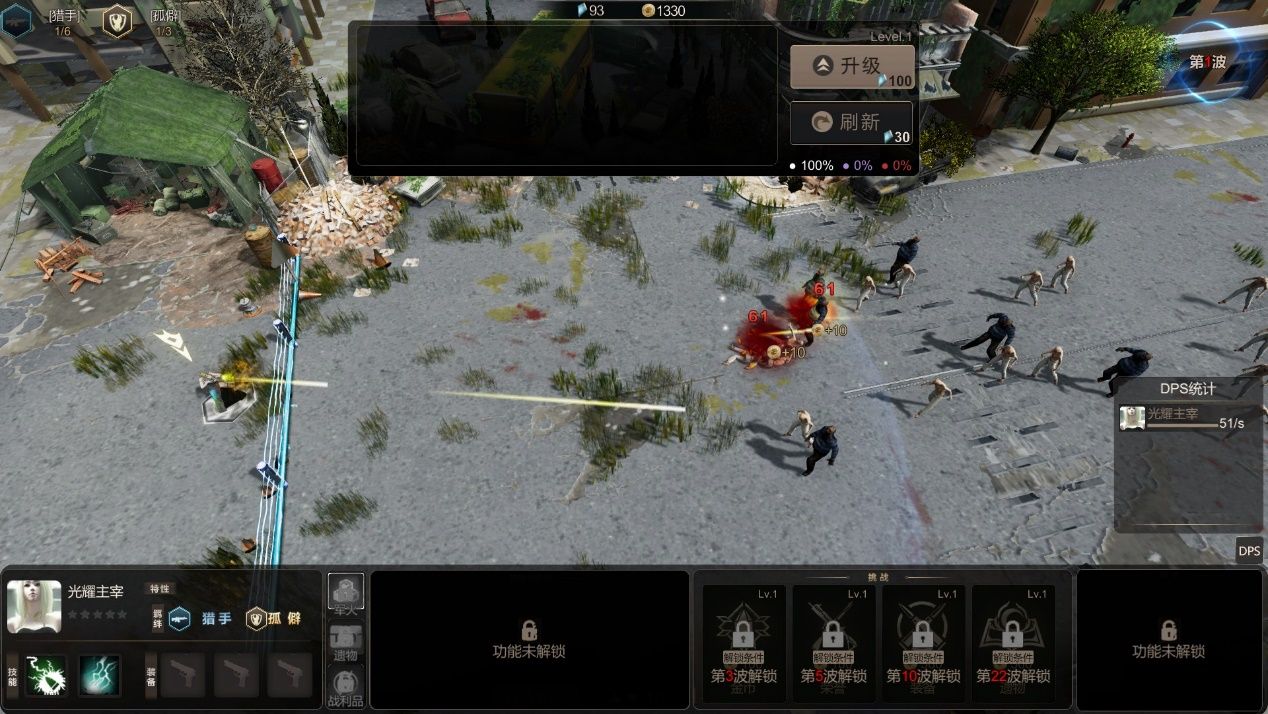Click the 孤僻 trait in the hero panel

pyautogui.click(x=275, y=619)
